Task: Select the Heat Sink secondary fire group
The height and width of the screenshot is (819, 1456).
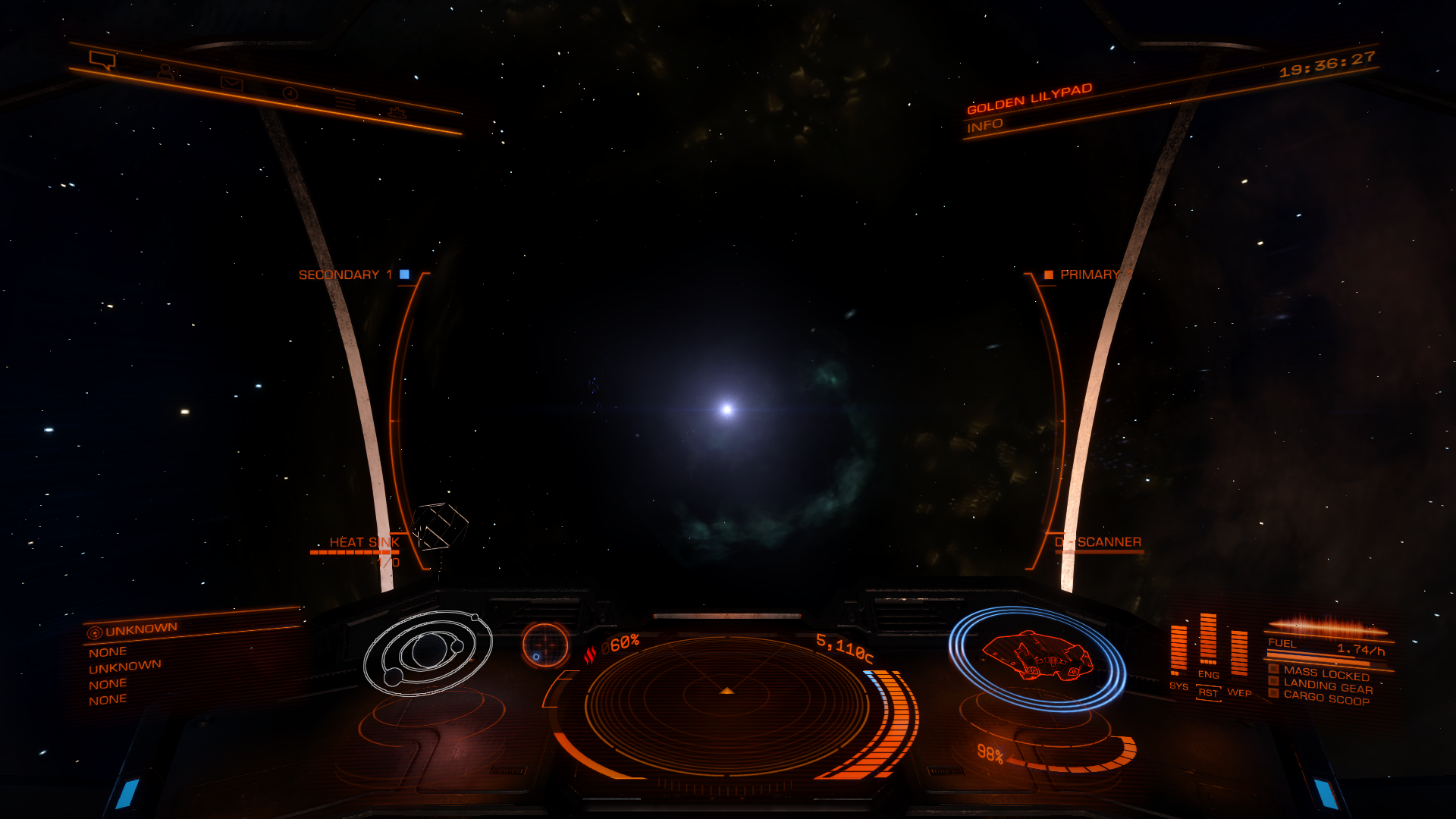Action: (x=363, y=543)
